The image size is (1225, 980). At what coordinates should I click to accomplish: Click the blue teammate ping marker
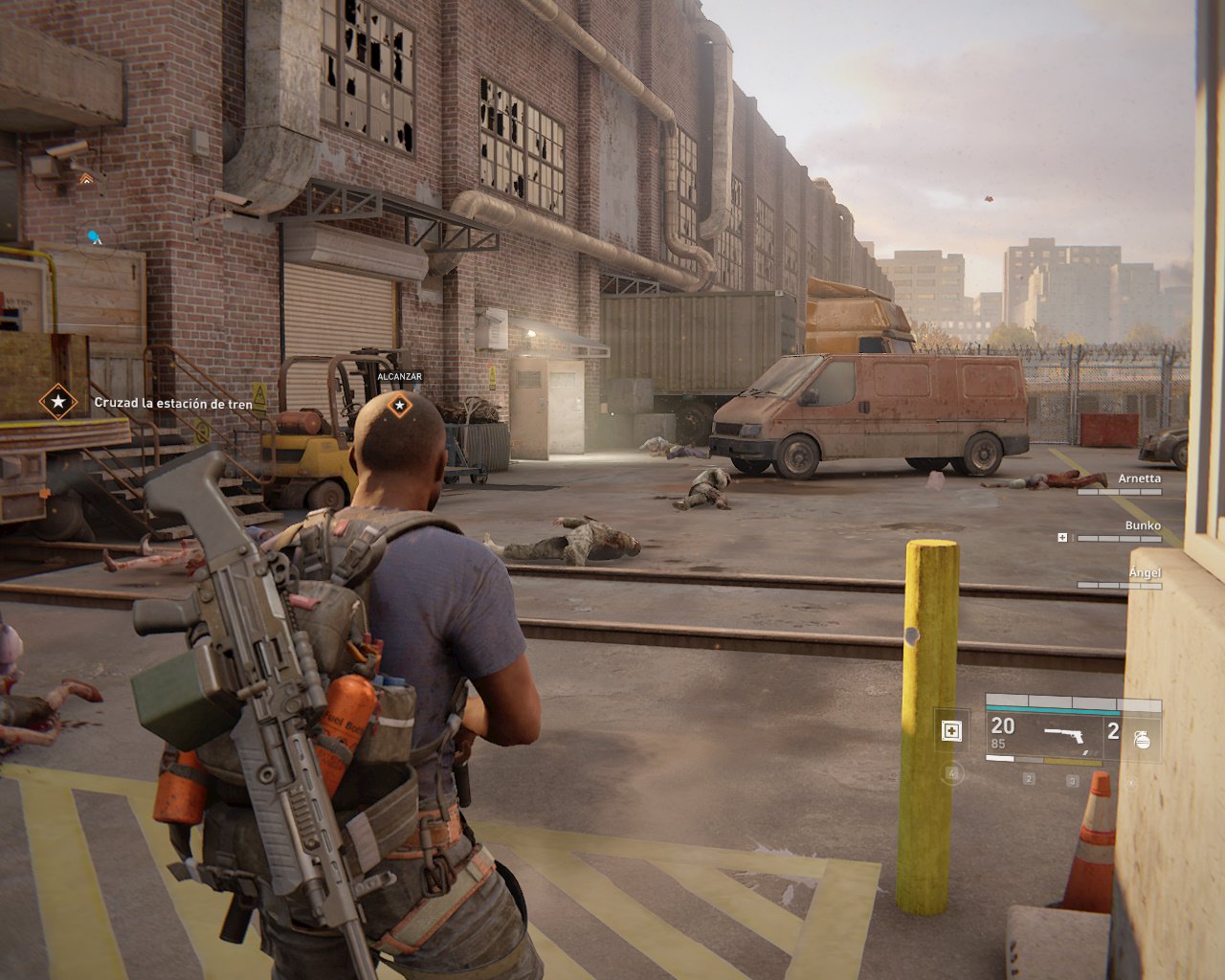point(95,235)
